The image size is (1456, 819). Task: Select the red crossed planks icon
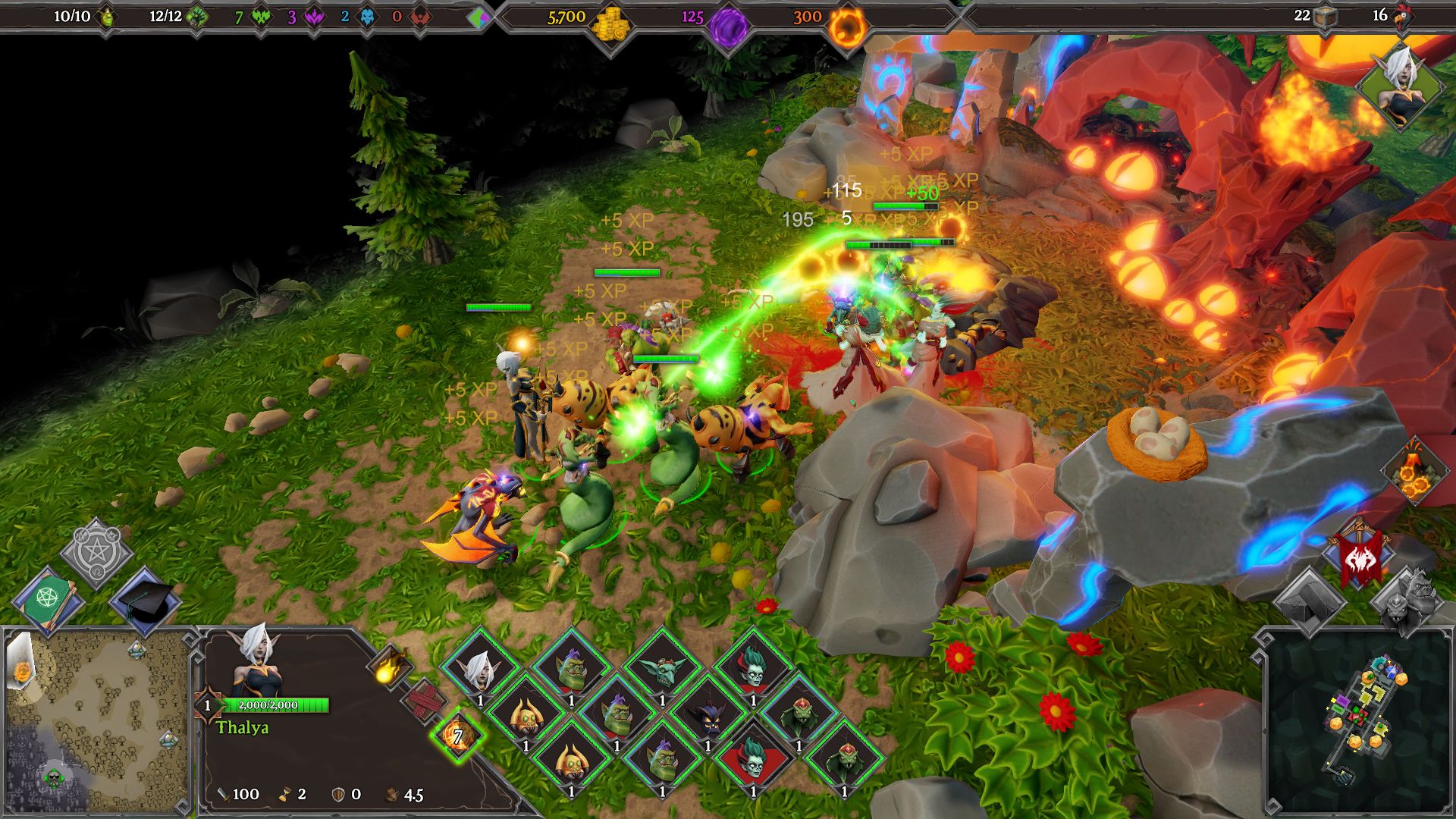coord(425,701)
